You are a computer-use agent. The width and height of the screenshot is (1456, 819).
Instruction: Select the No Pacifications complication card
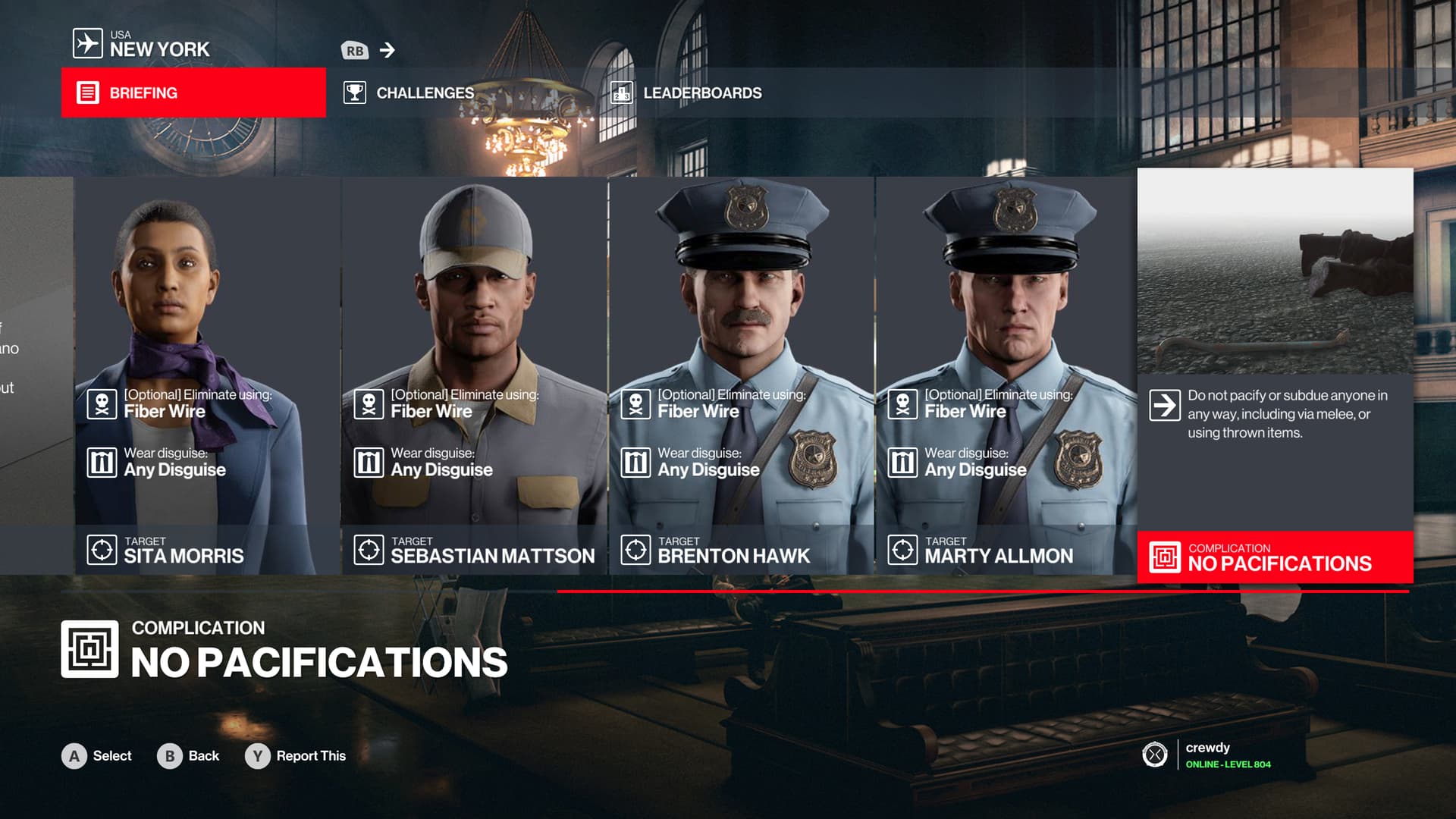pyautogui.click(x=1275, y=375)
